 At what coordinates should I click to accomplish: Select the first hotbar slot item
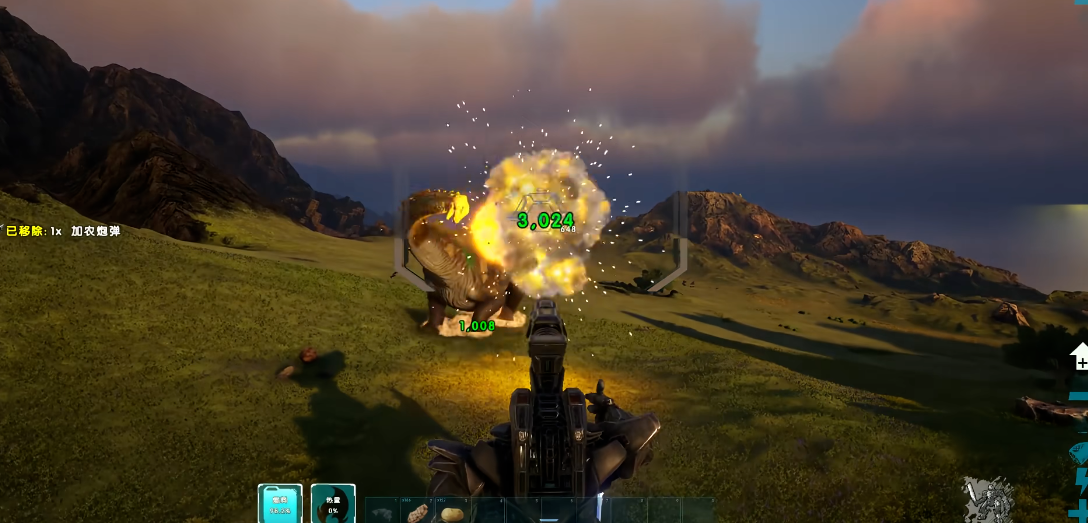coord(382,512)
